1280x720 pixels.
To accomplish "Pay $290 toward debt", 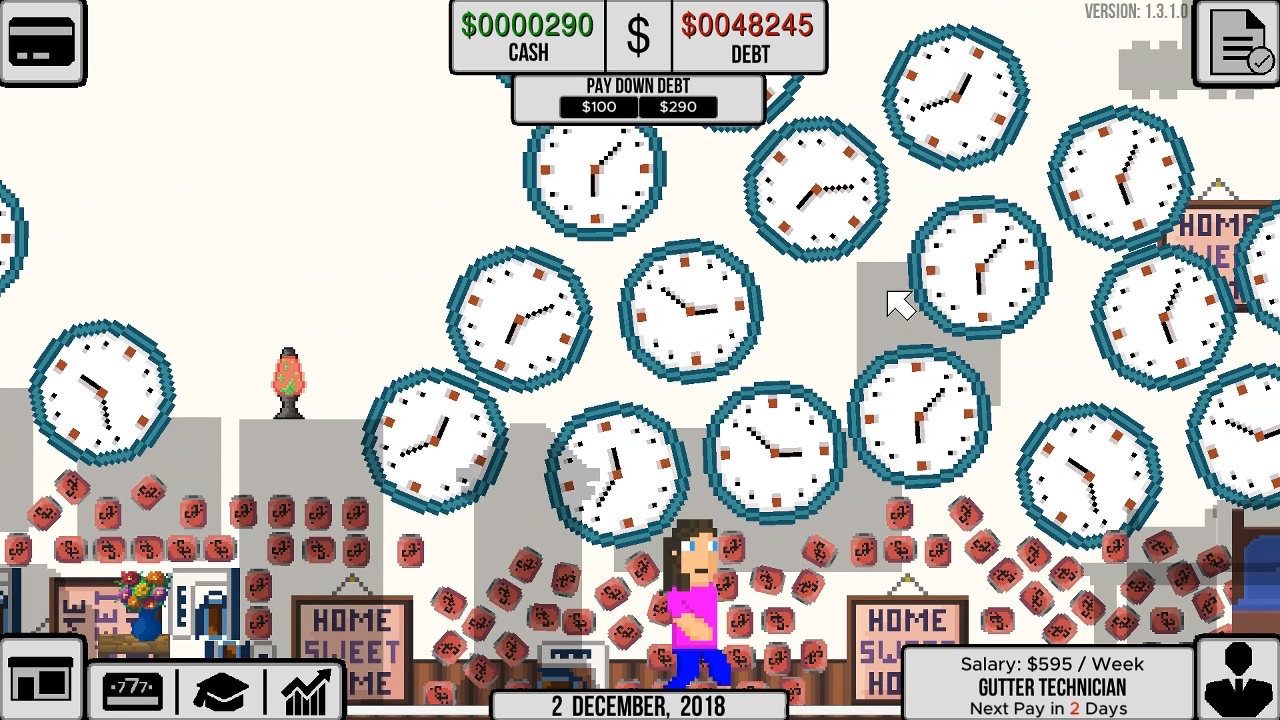I will click(678, 107).
